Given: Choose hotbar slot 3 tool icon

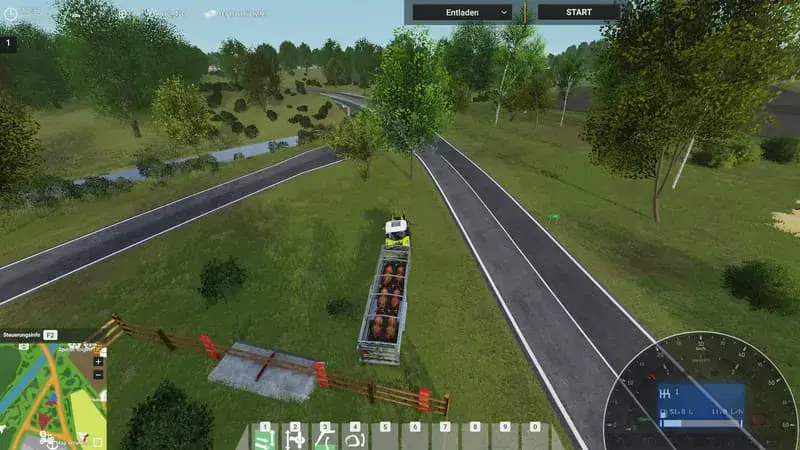Looking at the screenshot, I should [x=325, y=438].
